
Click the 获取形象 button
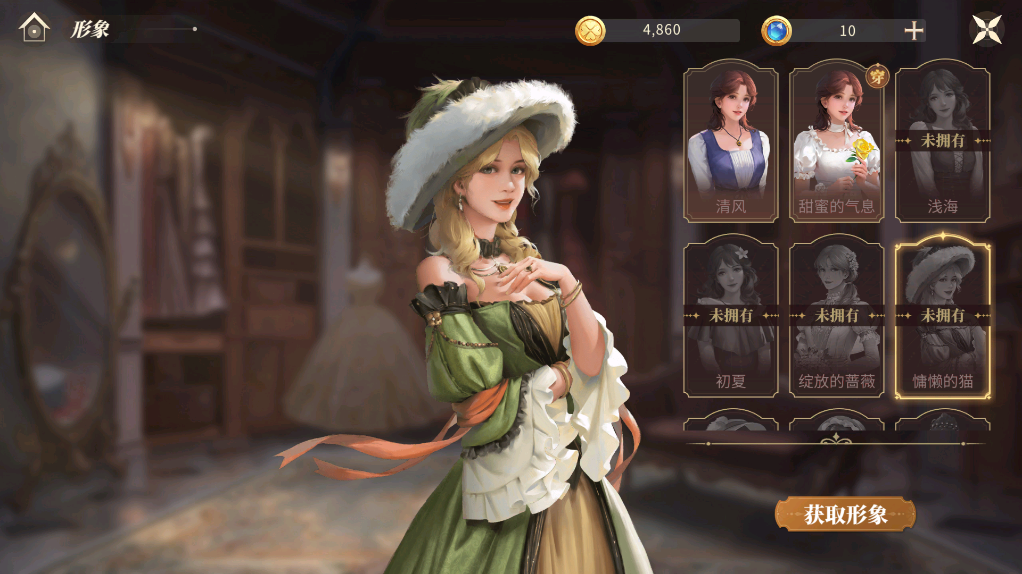[x=845, y=514]
